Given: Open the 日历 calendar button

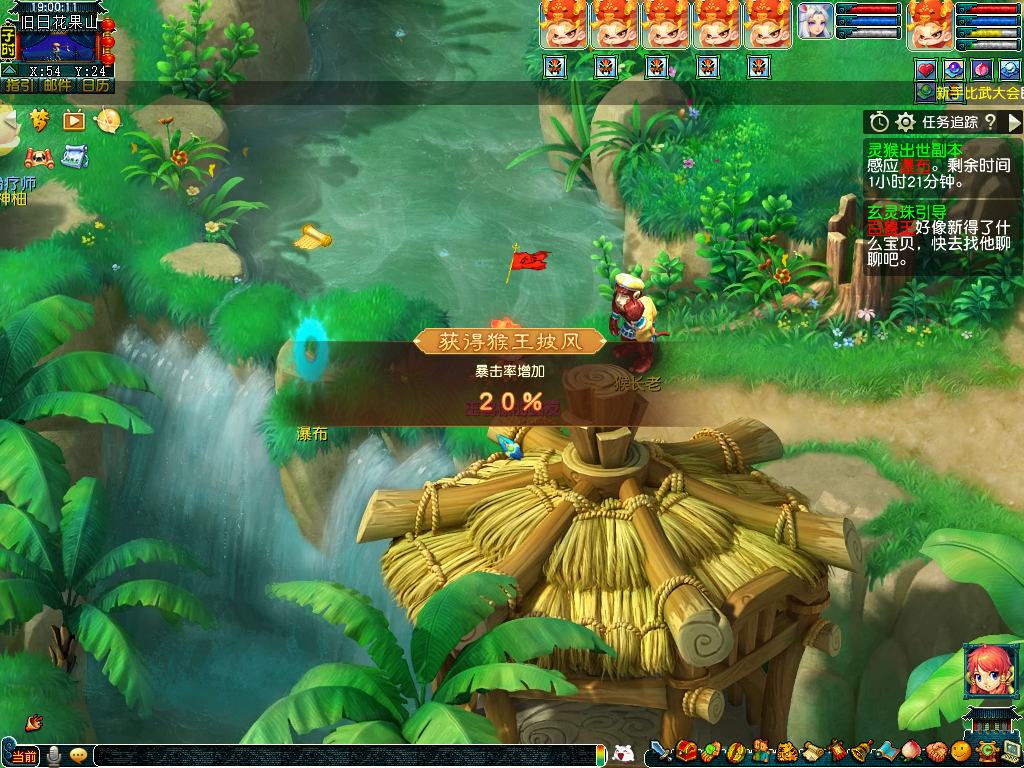Looking at the screenshot, I should coord(96,85).
